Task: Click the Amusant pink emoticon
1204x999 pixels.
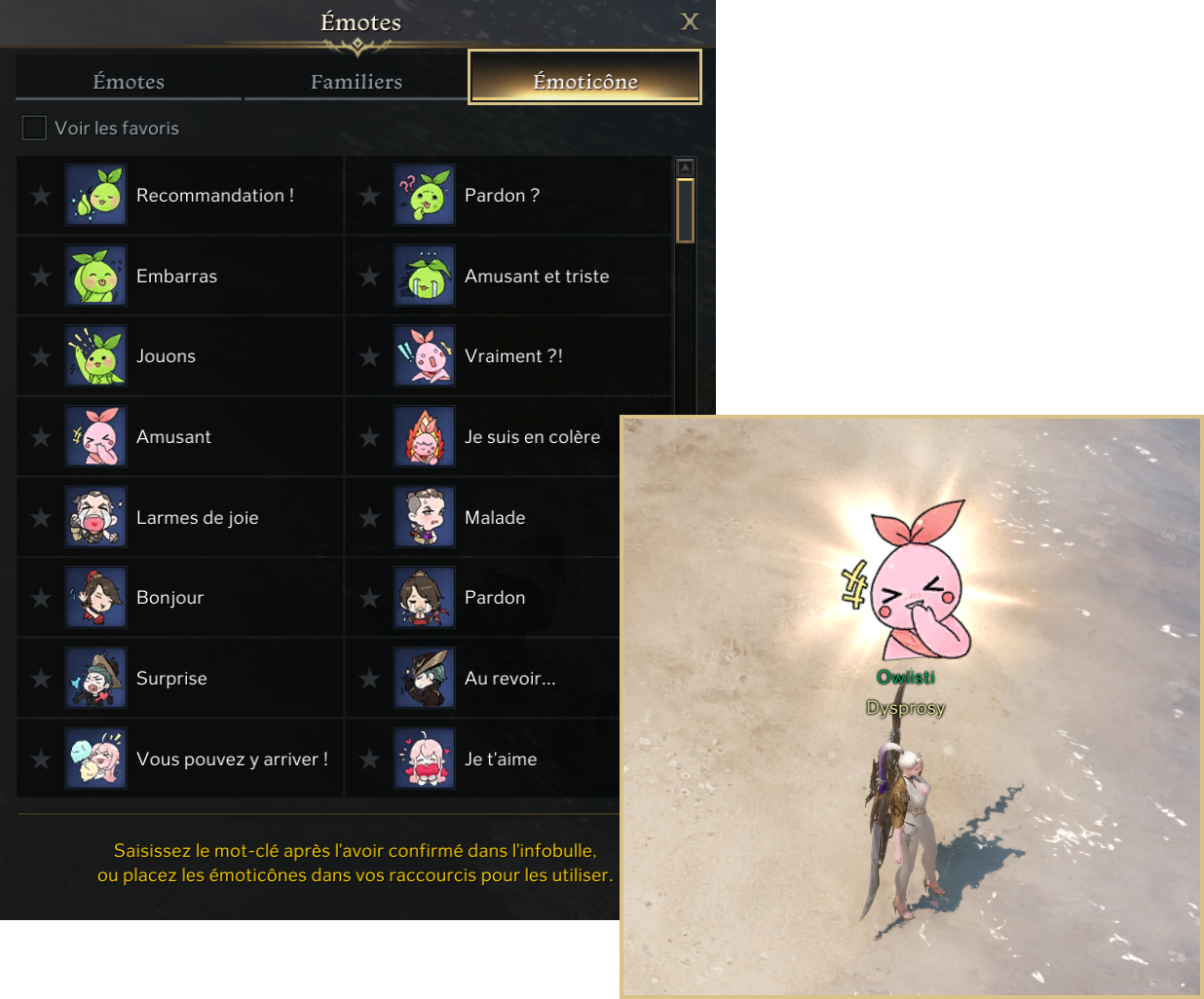Action: point(95,437)
